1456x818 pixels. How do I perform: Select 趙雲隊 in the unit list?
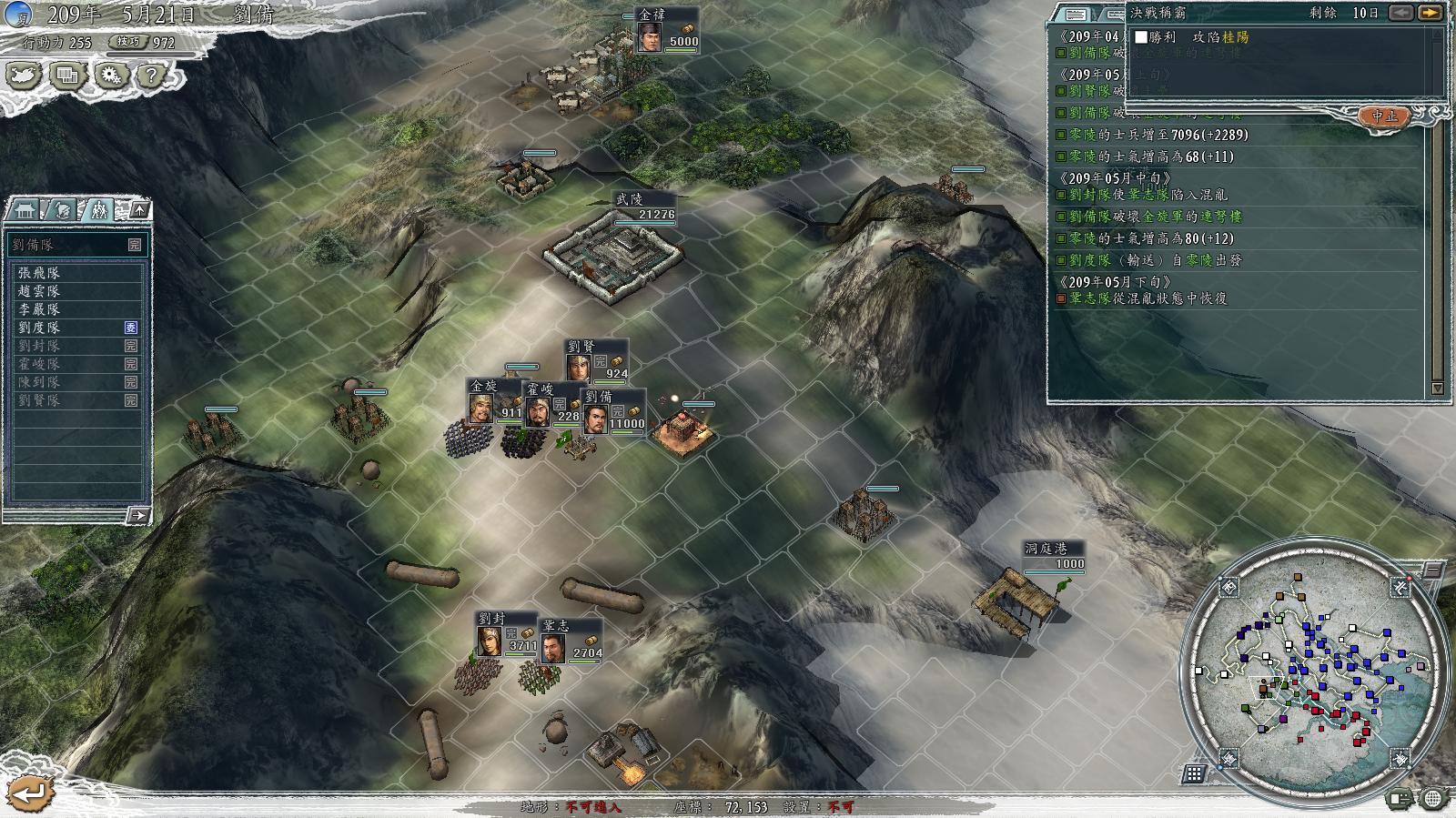(x=39, y=291)
